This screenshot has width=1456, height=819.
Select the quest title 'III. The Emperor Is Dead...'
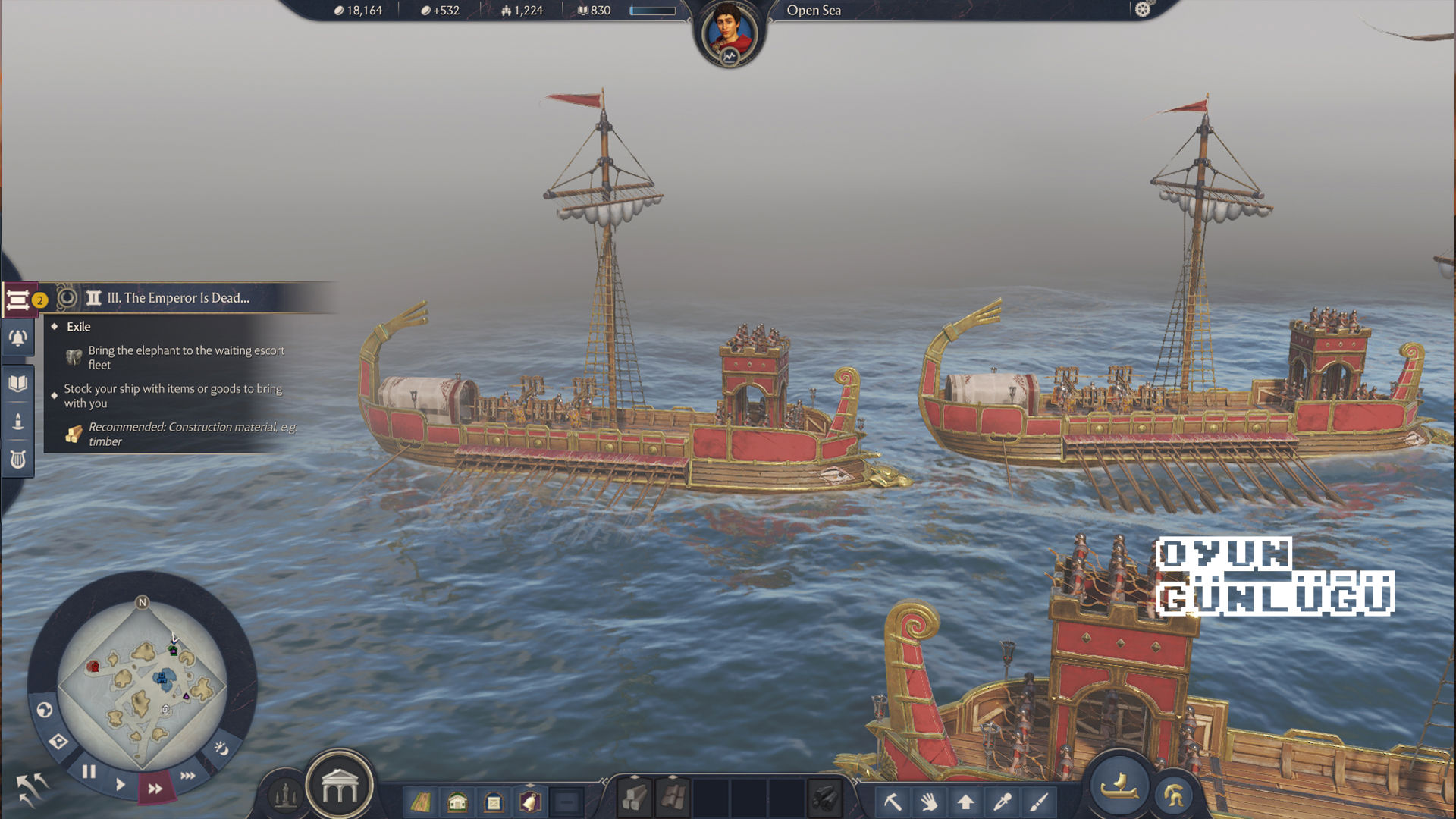178,298
